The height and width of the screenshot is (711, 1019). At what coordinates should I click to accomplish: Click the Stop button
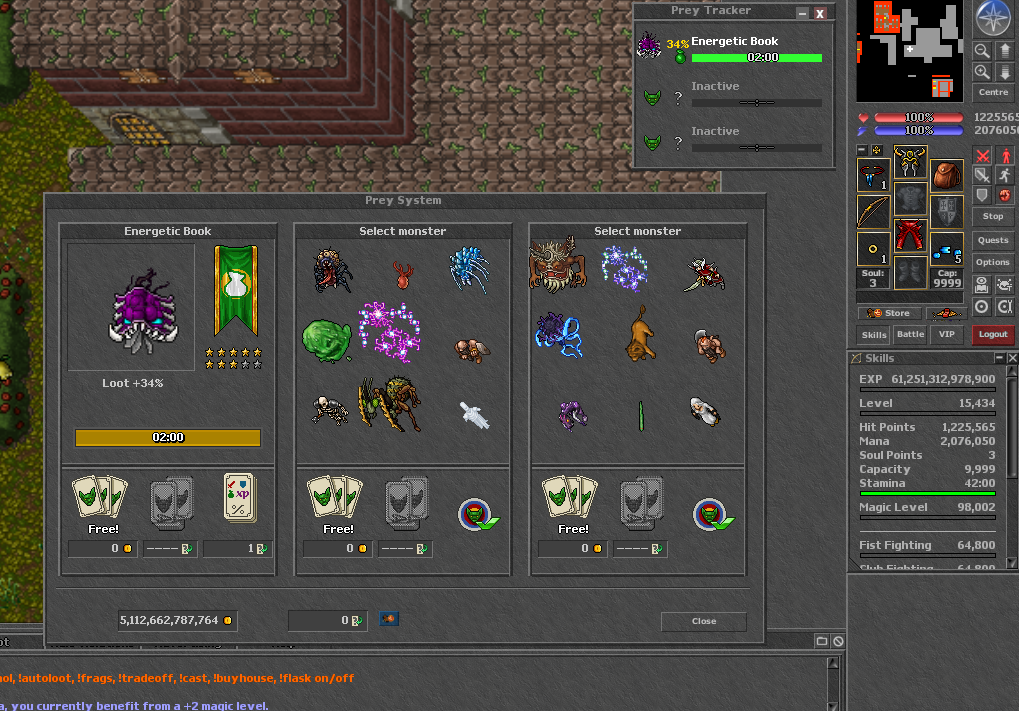pos(993,216)
